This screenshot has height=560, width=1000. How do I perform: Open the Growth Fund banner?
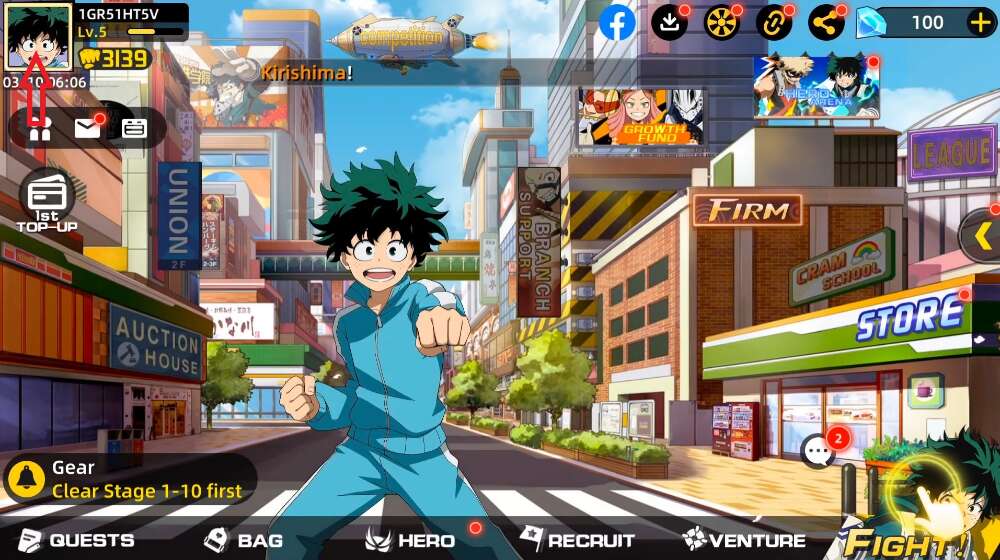click(641, 117)
